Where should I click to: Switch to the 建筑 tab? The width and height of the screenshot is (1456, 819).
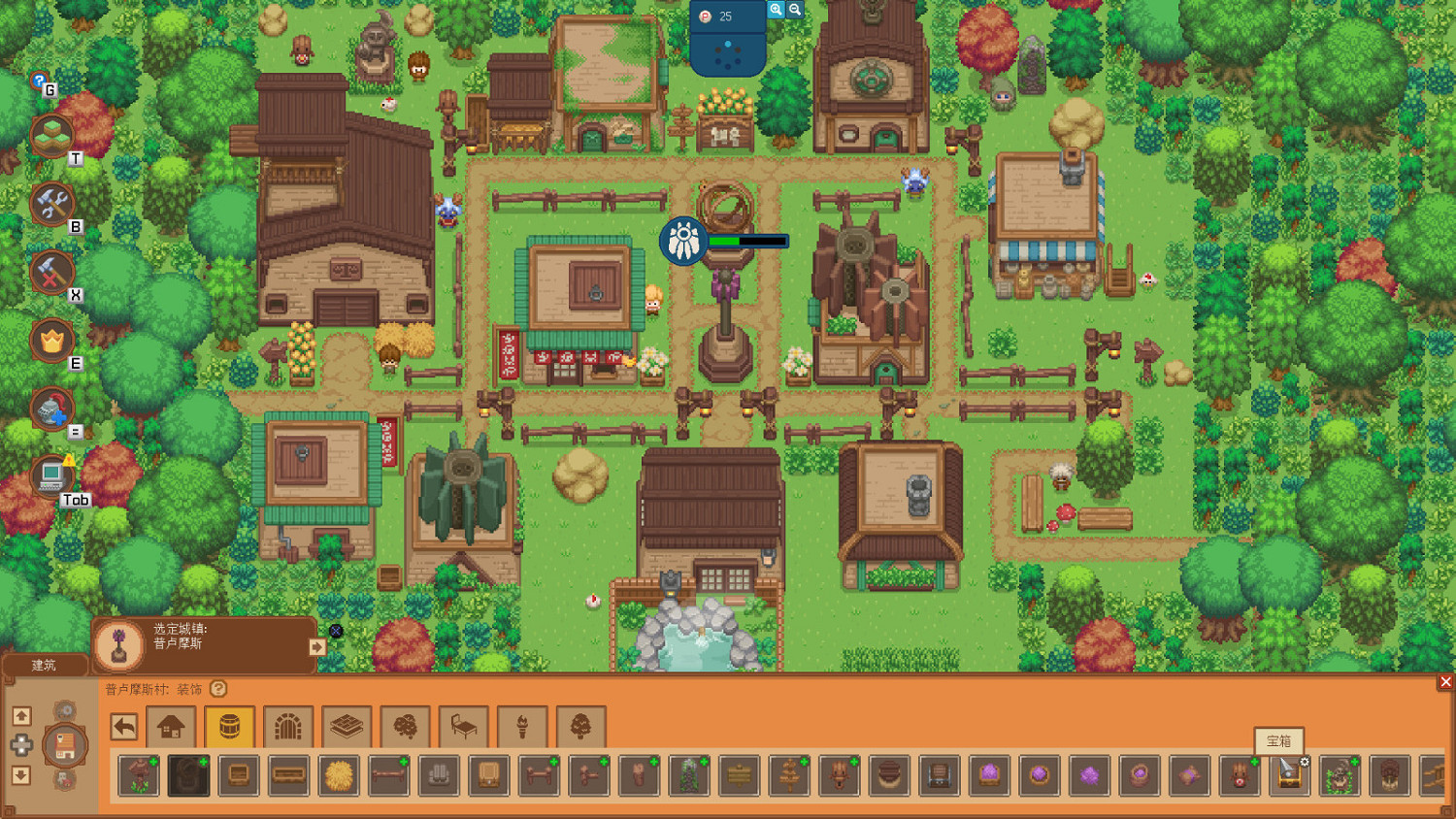[44, 666]
